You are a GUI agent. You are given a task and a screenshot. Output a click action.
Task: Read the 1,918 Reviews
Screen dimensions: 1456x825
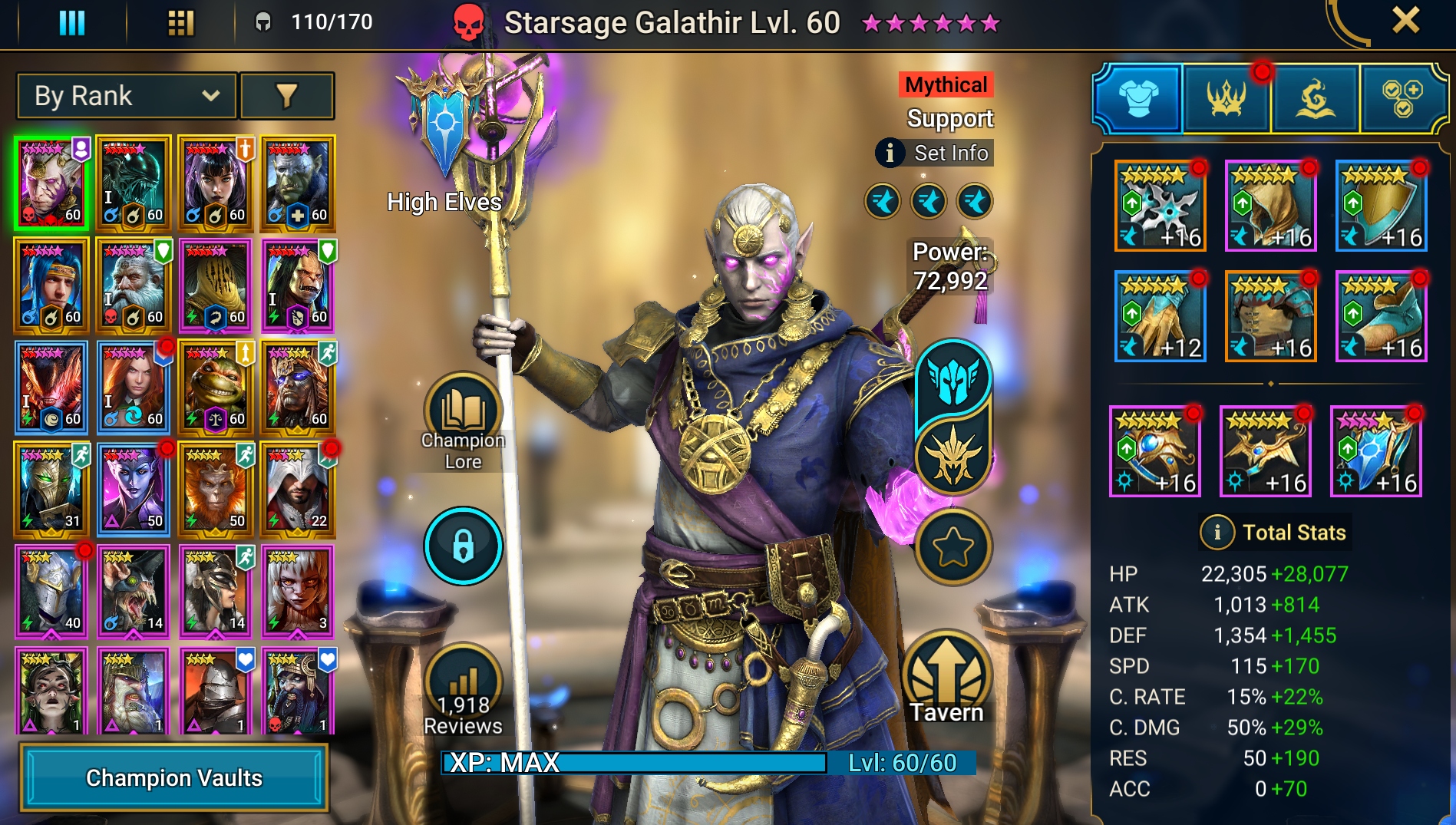[463, 691]
